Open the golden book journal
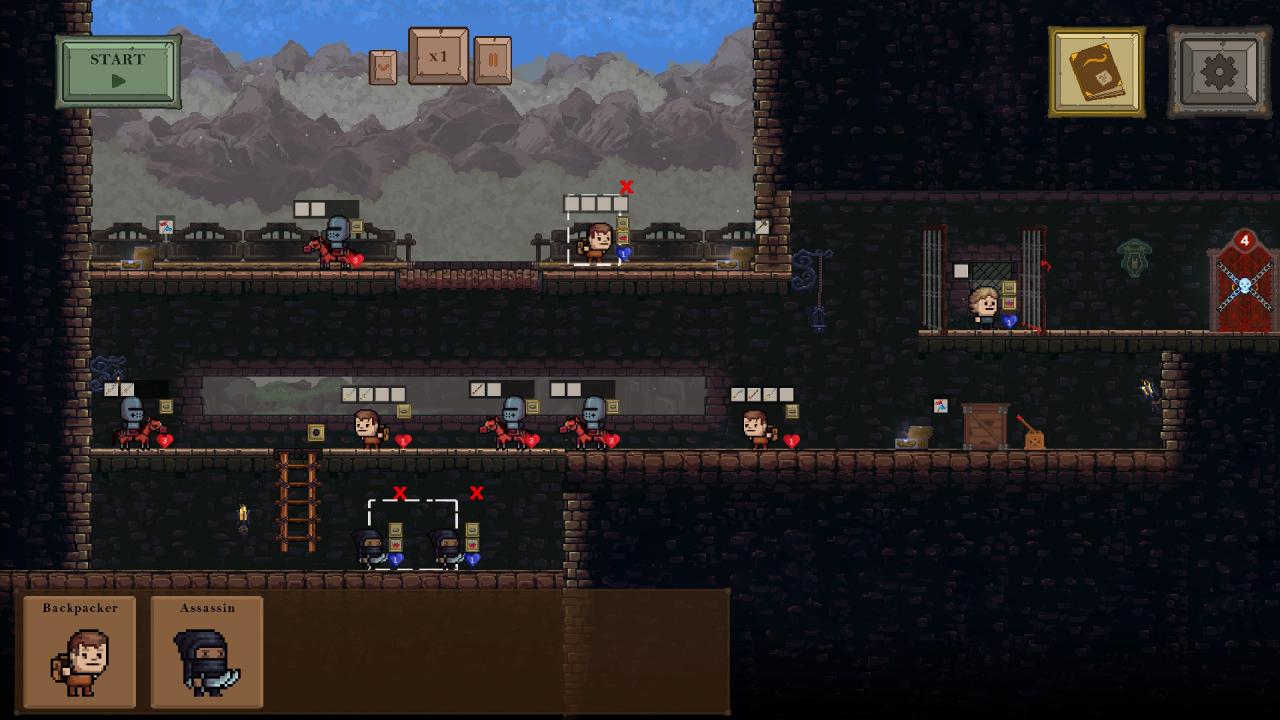Screen dimensions: 1280x720 [x=1097, y=72]
